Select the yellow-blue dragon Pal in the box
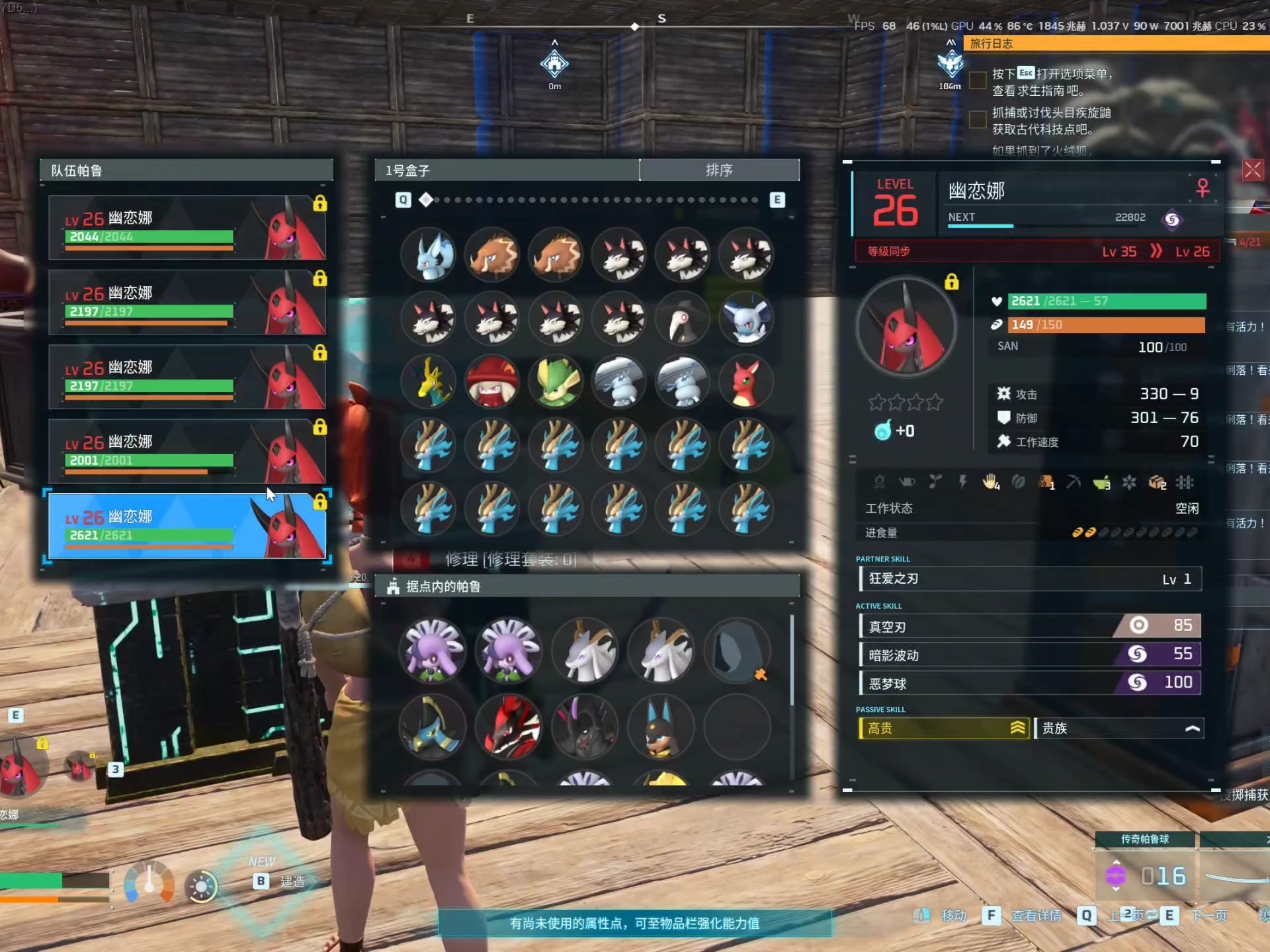 [x=430, y=382]
